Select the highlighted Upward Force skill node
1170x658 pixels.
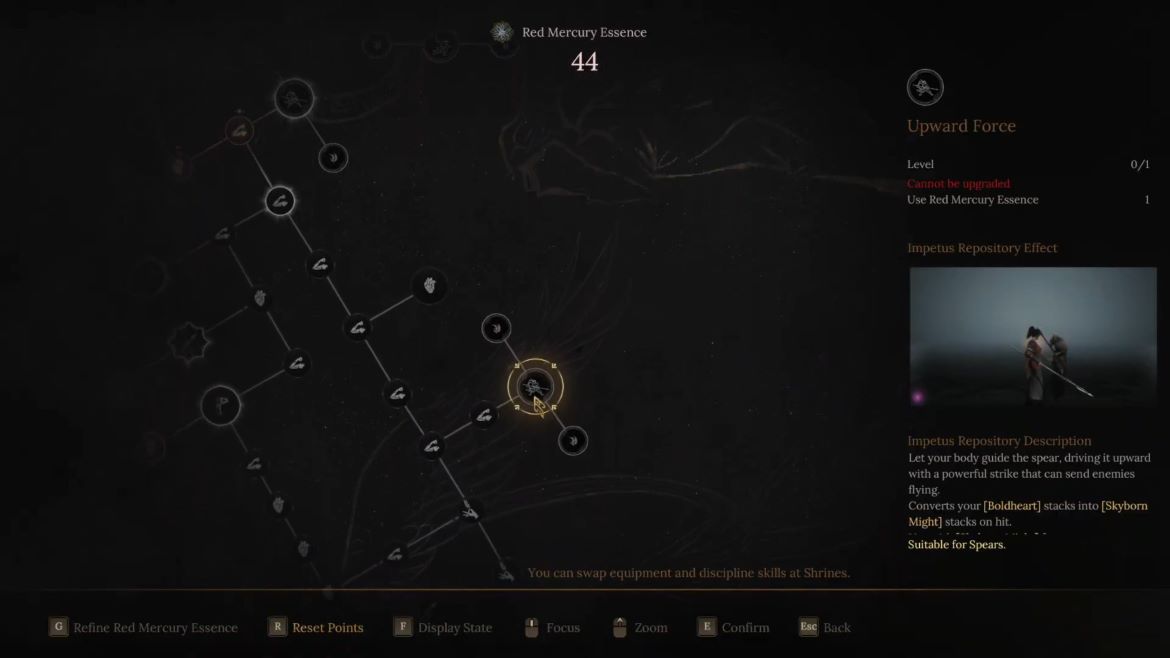pyautogui.click(x=535, y=386)
